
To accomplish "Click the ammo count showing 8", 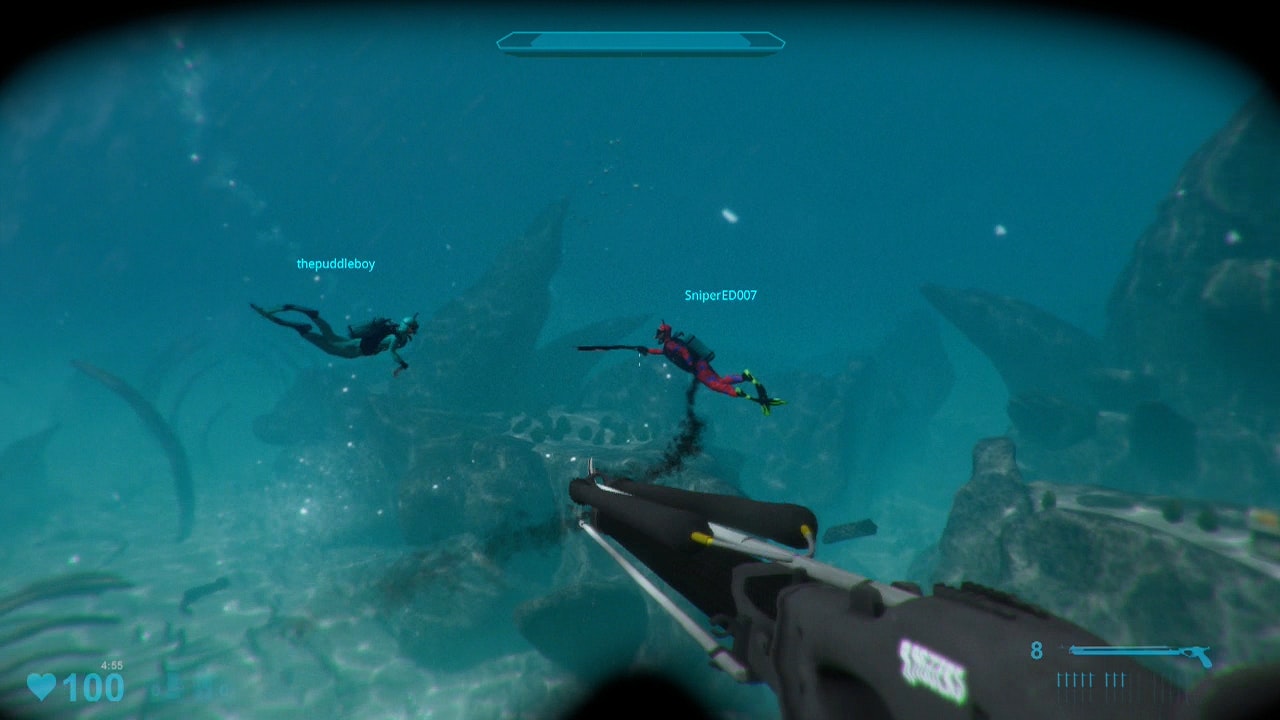I will tap(1037, 652).
